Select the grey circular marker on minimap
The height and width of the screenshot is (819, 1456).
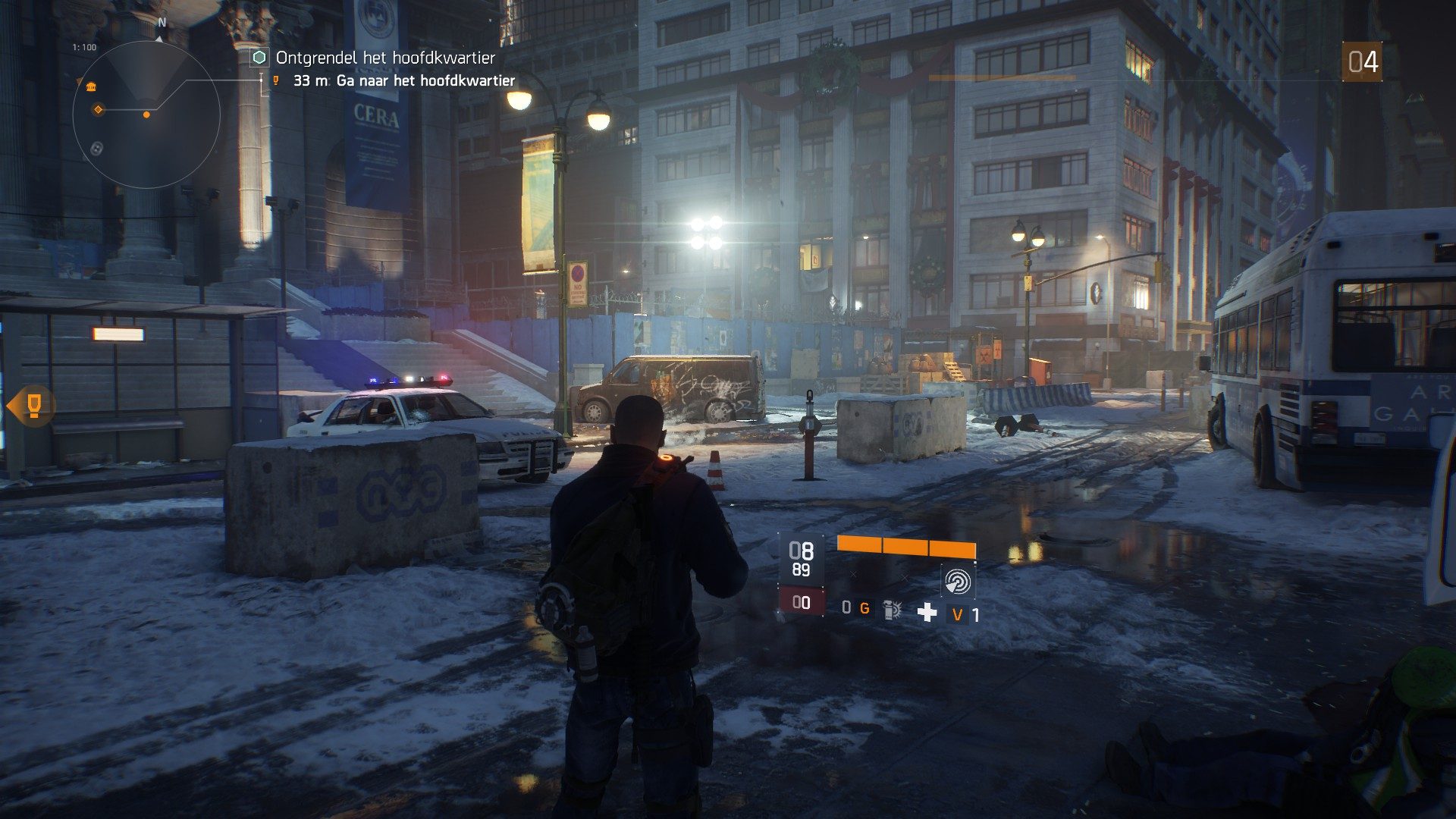pyautogui.click(x=96, y=149)
